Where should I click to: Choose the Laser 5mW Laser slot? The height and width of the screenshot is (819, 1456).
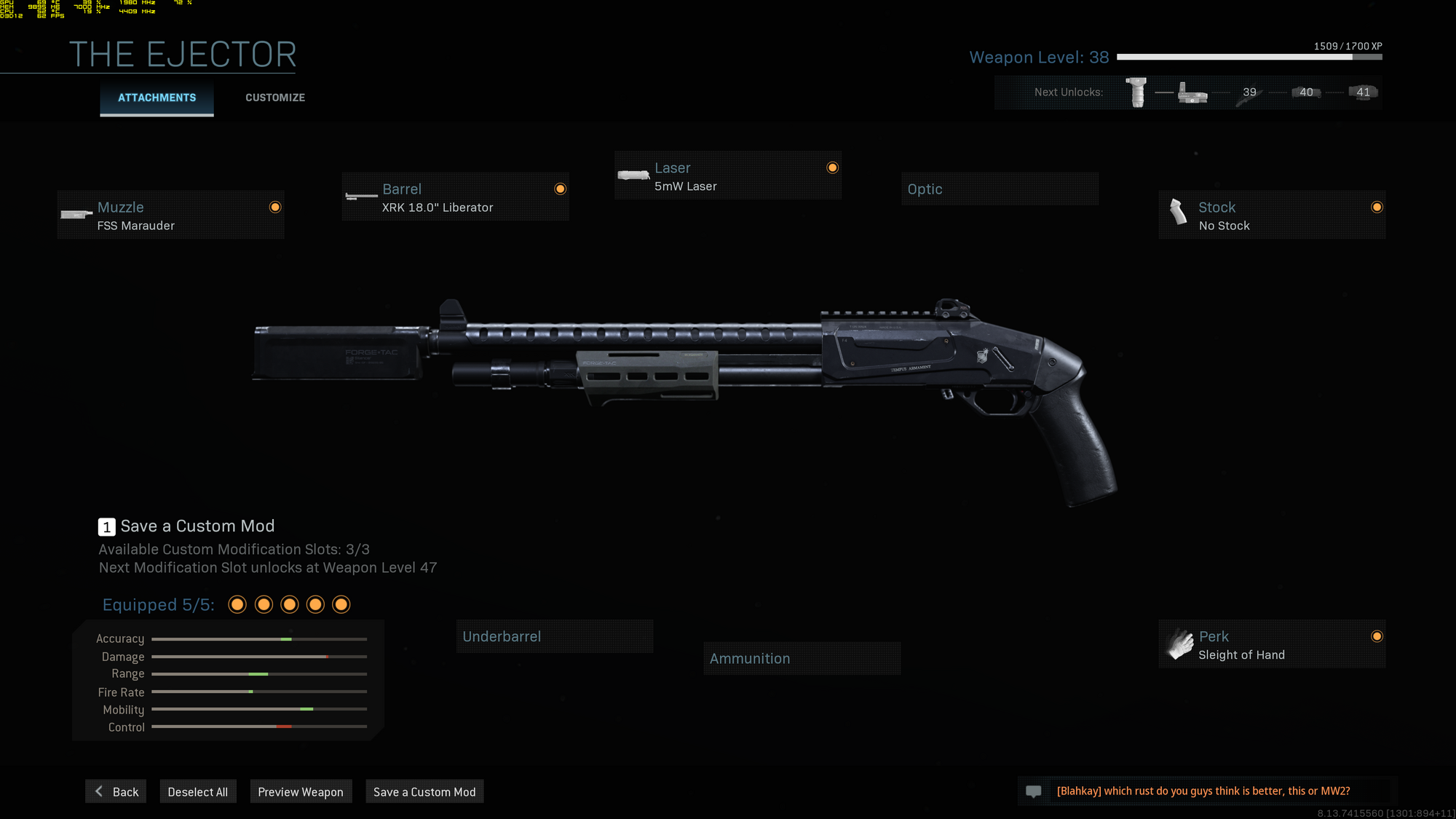[x=727, y=176]
